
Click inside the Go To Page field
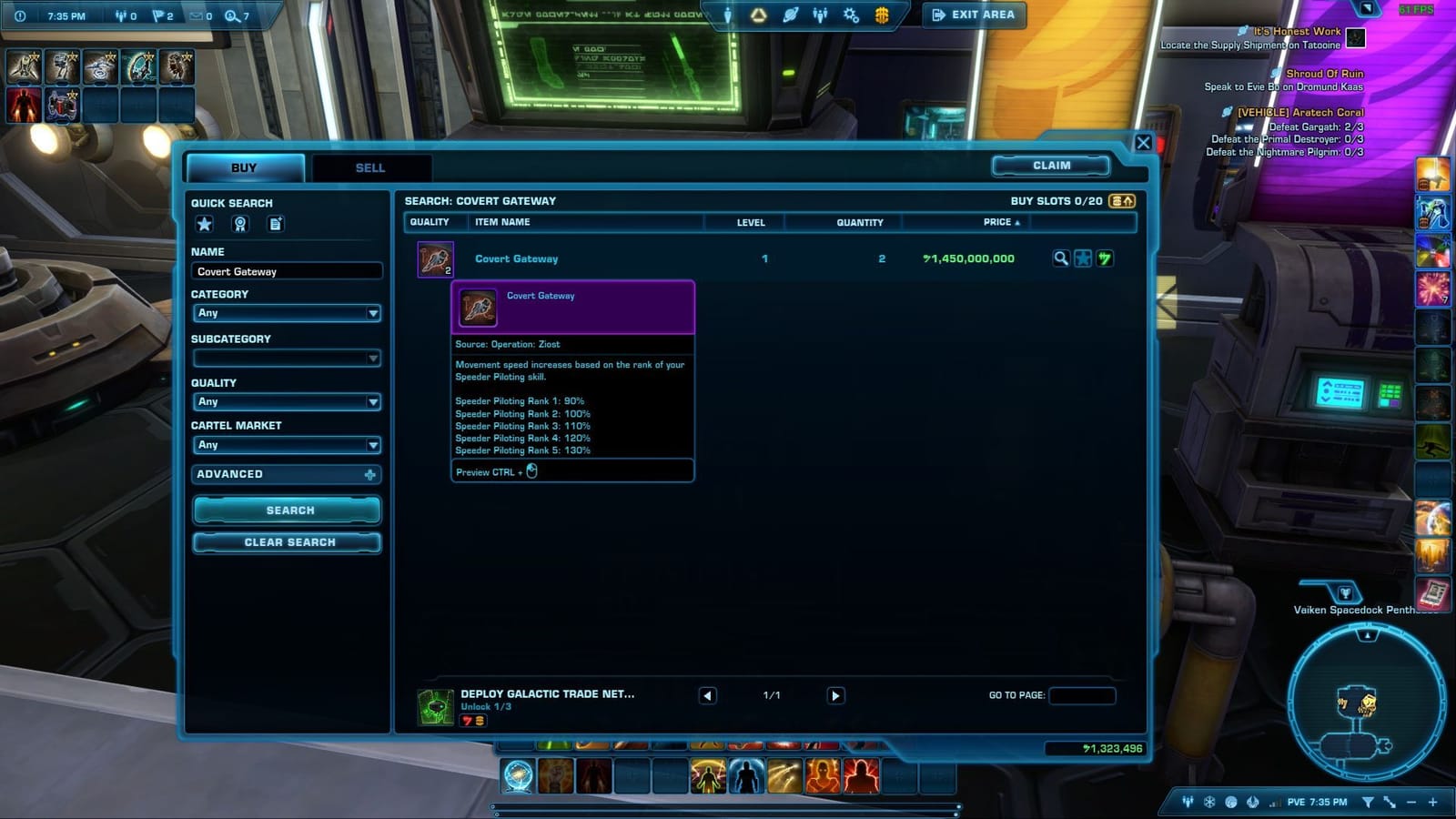pos(1082,695)
